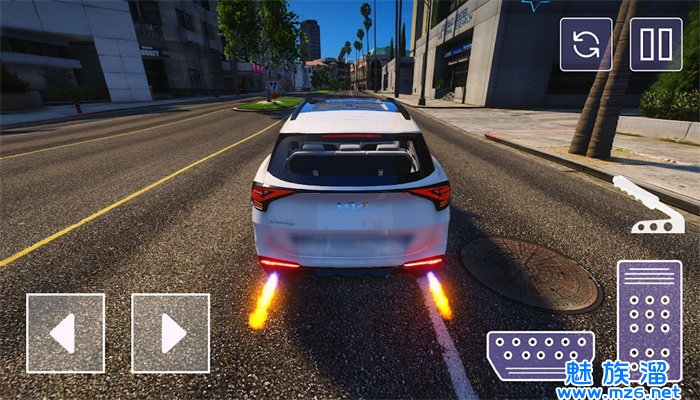Viewport: 700px width, 400px height.
Task: Steer left with the left arrow button
Action: (65, 333)
